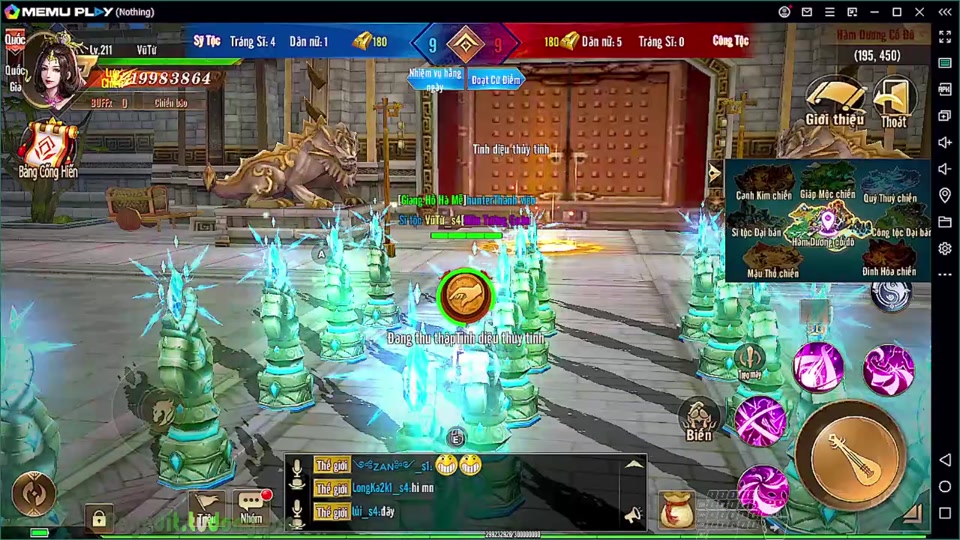The height and width of the screenshot is (540, 960).
Task: Exit the battlefield with Thoát
Action: coord(894,101)
